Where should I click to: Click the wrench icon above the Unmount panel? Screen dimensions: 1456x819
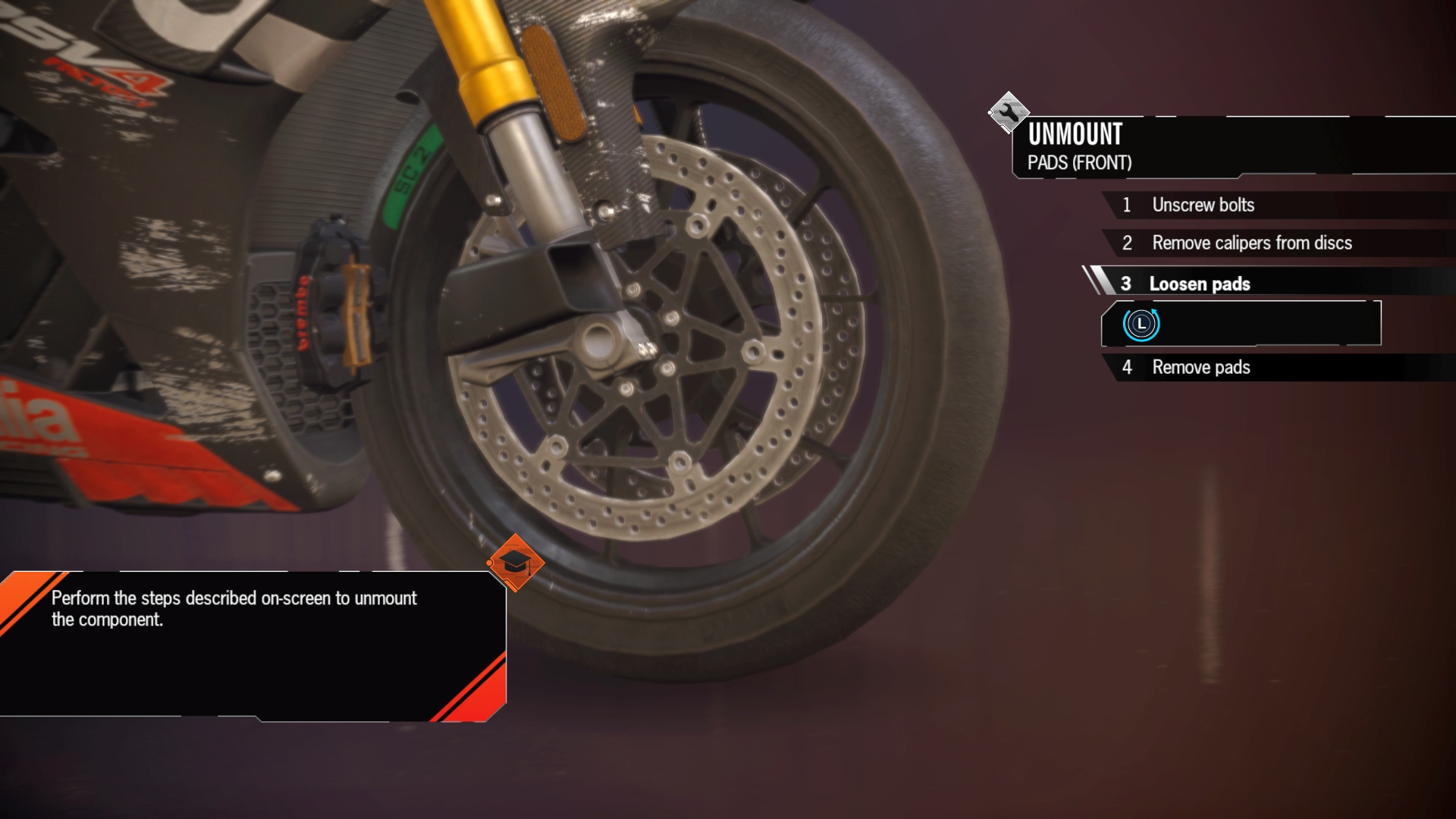(1009, 111)
